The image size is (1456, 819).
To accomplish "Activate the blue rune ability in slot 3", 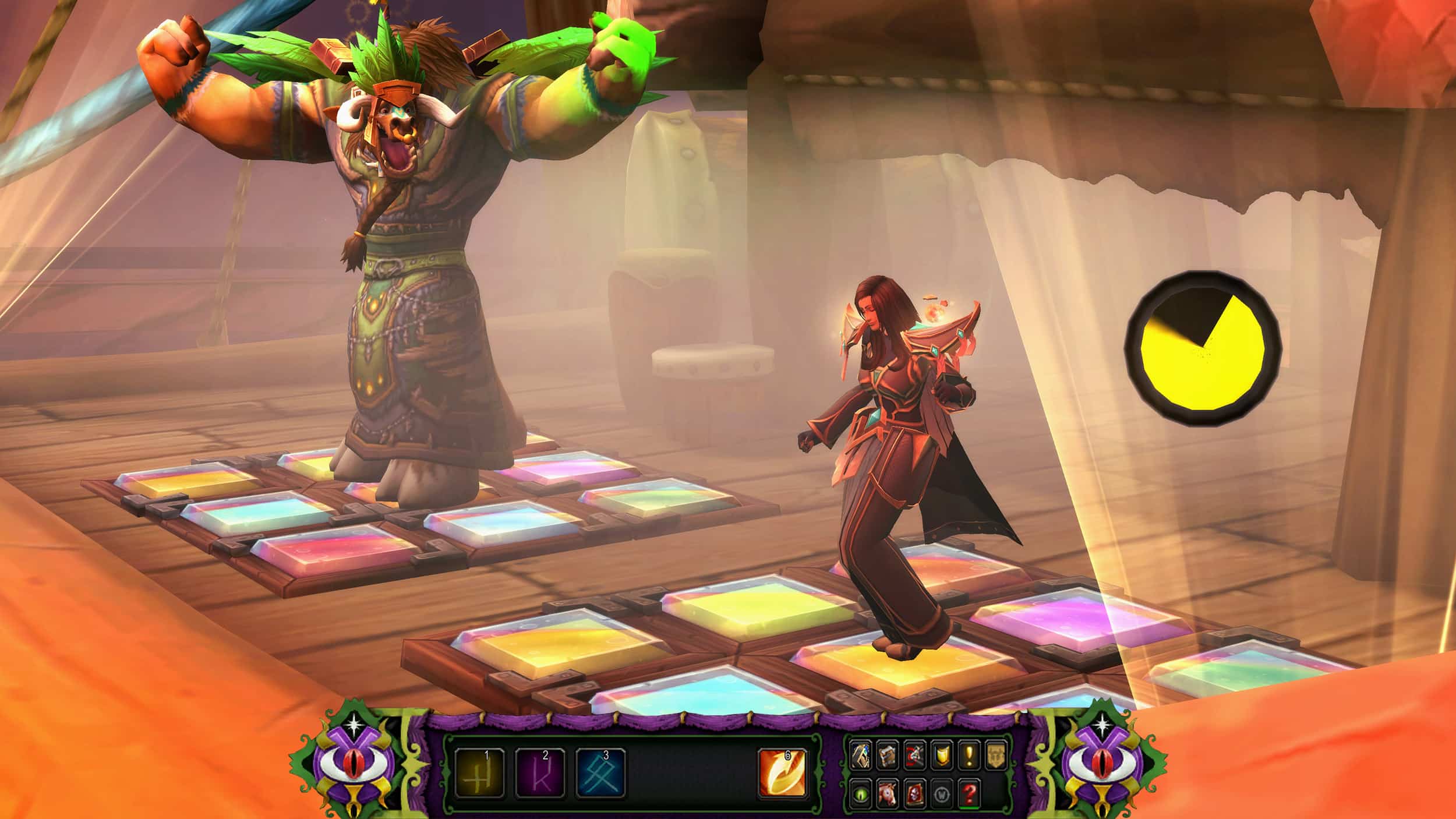I will (x=600, y=772).
